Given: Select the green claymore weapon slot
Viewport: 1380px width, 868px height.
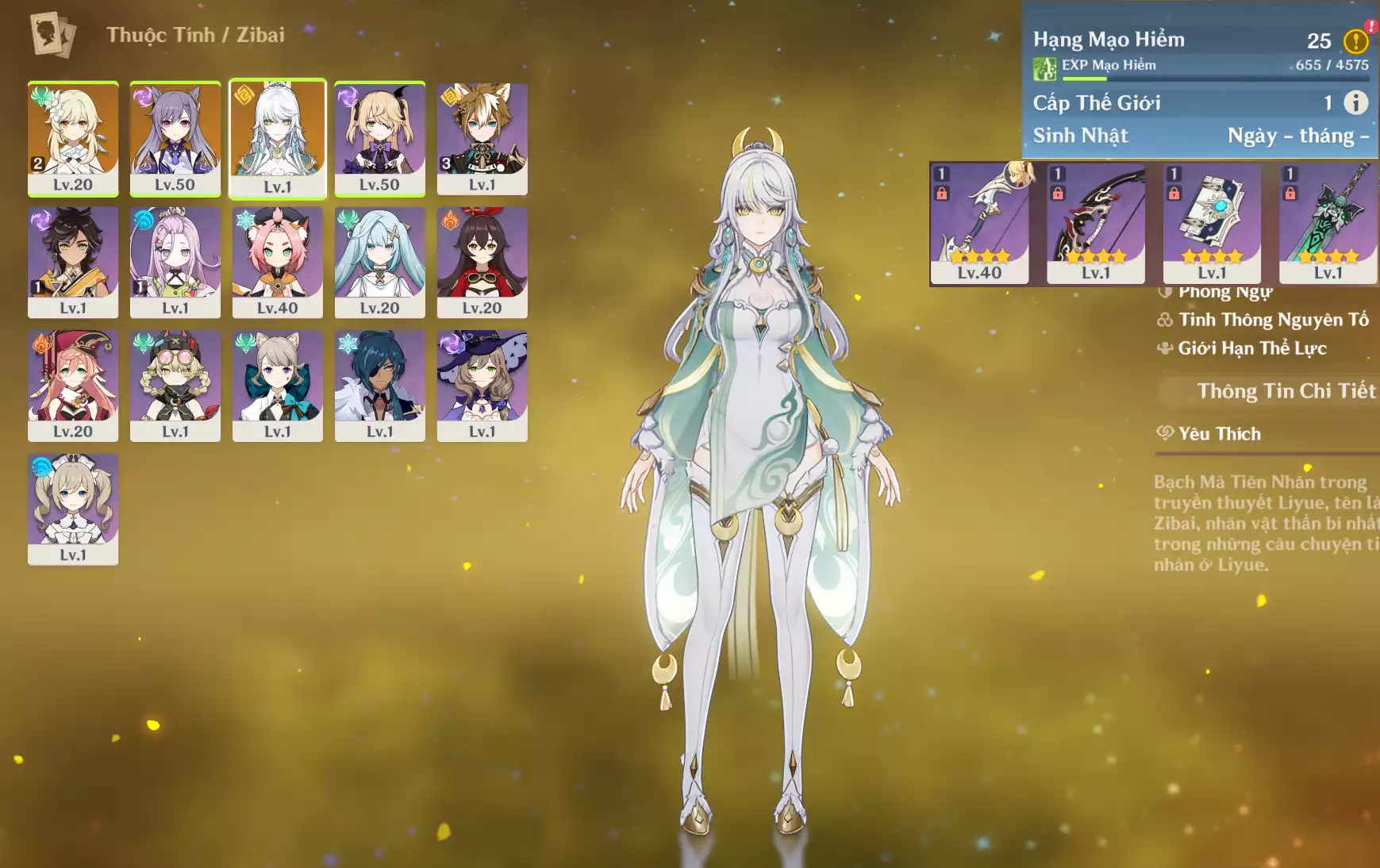Looking at the screenshot, I should coord(1328,223).
